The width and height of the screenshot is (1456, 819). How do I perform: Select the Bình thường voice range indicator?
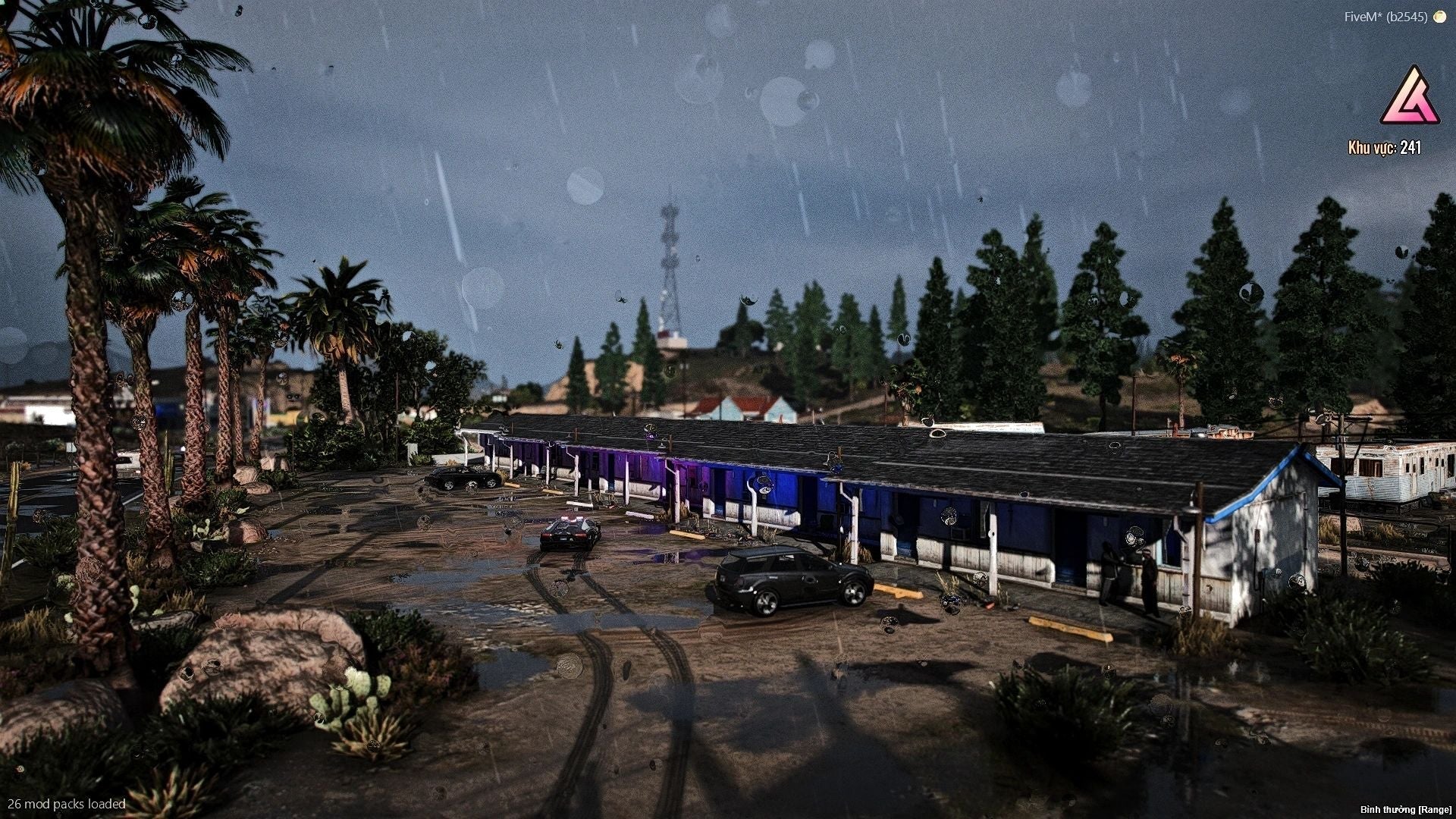pos(1405,810)
